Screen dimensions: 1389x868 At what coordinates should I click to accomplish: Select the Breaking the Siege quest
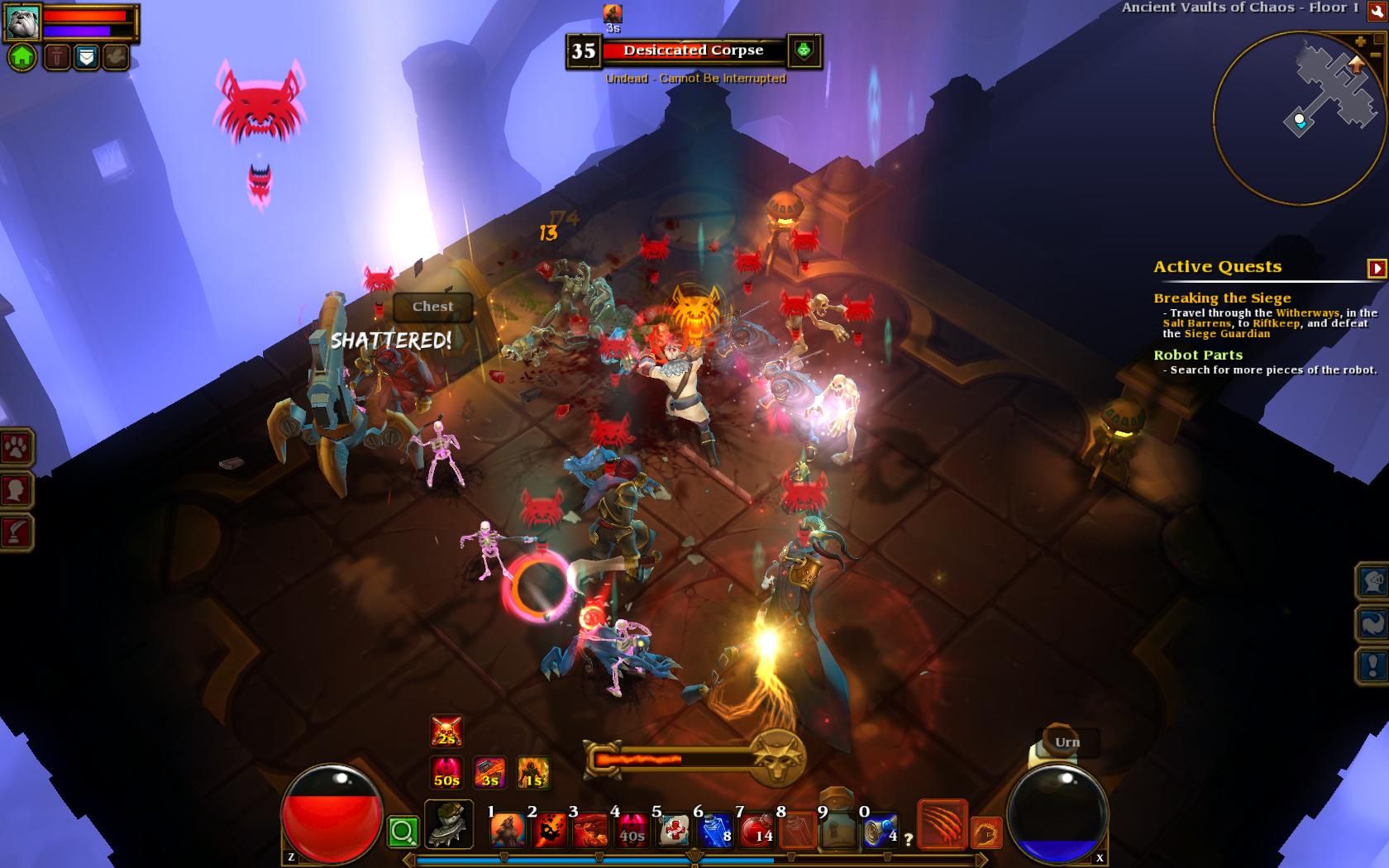point(1222,298)
